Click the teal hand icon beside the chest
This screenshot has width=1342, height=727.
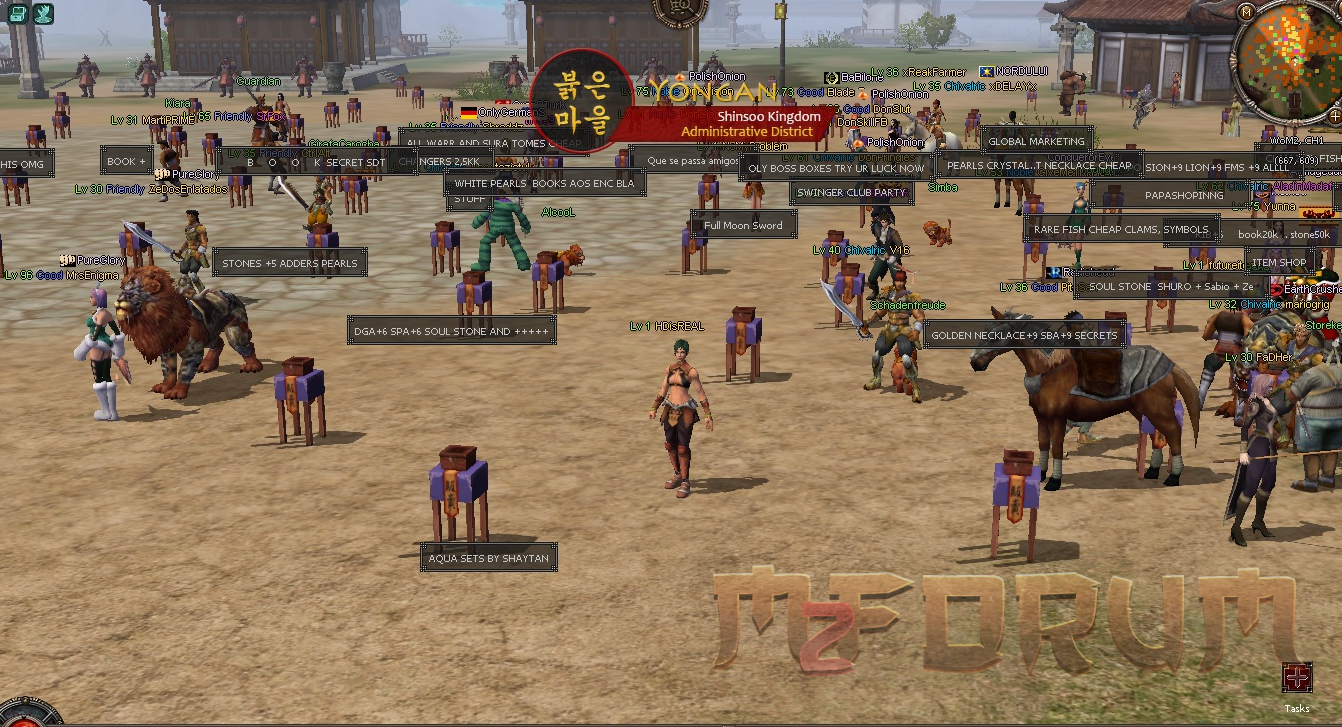pyautogui.click(x=43, y=13)
